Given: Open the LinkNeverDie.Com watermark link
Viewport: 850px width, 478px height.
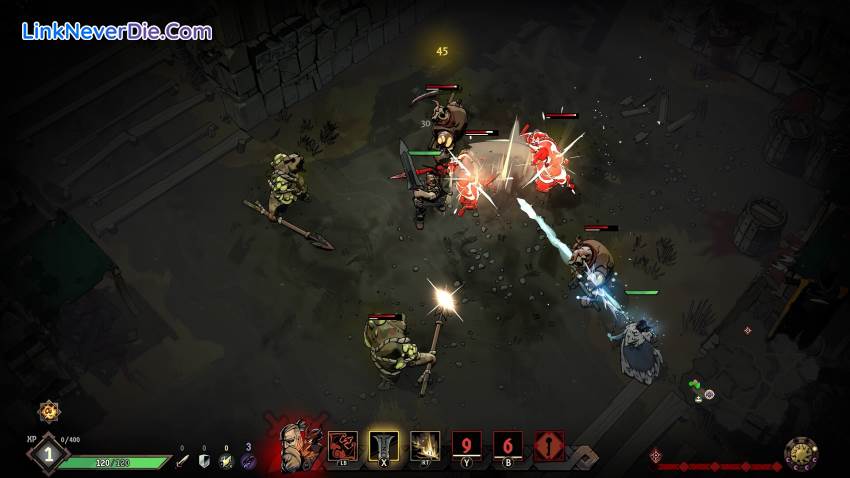Looking at the screenshot, I should (x=117, y=31).
